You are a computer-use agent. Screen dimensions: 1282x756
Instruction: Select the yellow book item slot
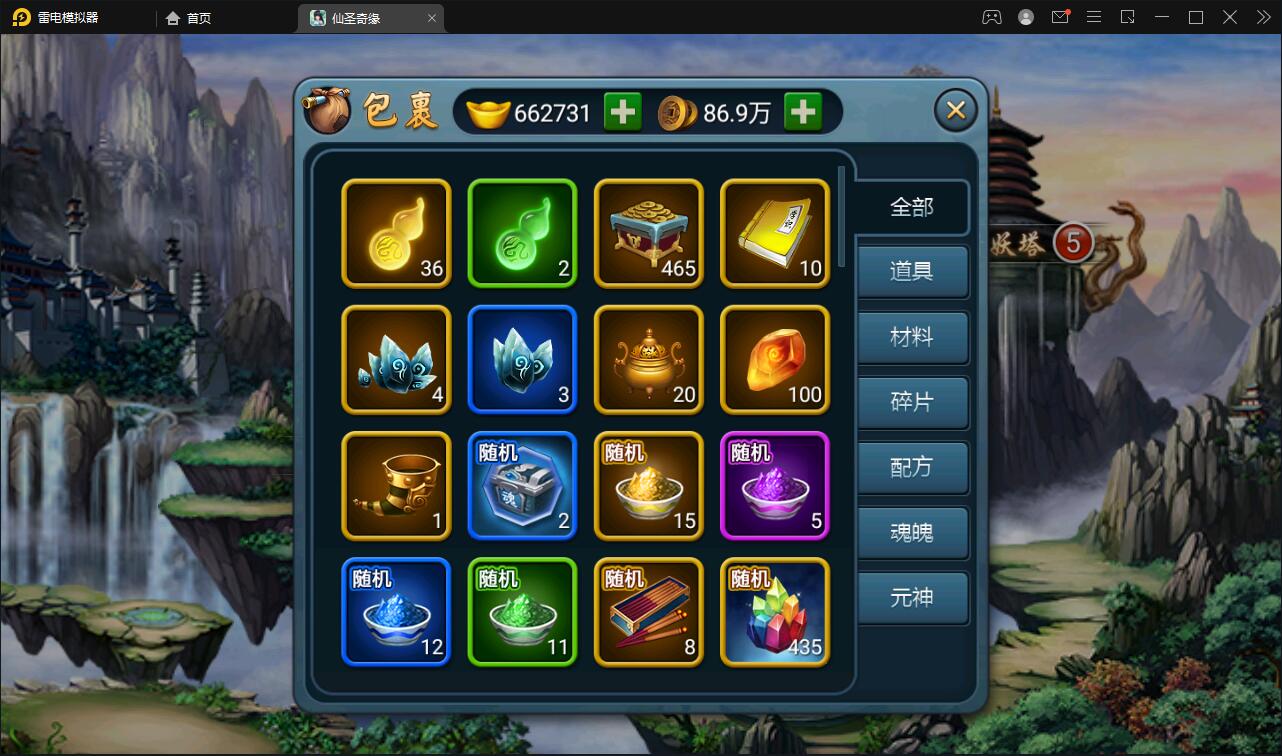pyautogui.click(x=775, y=233)
